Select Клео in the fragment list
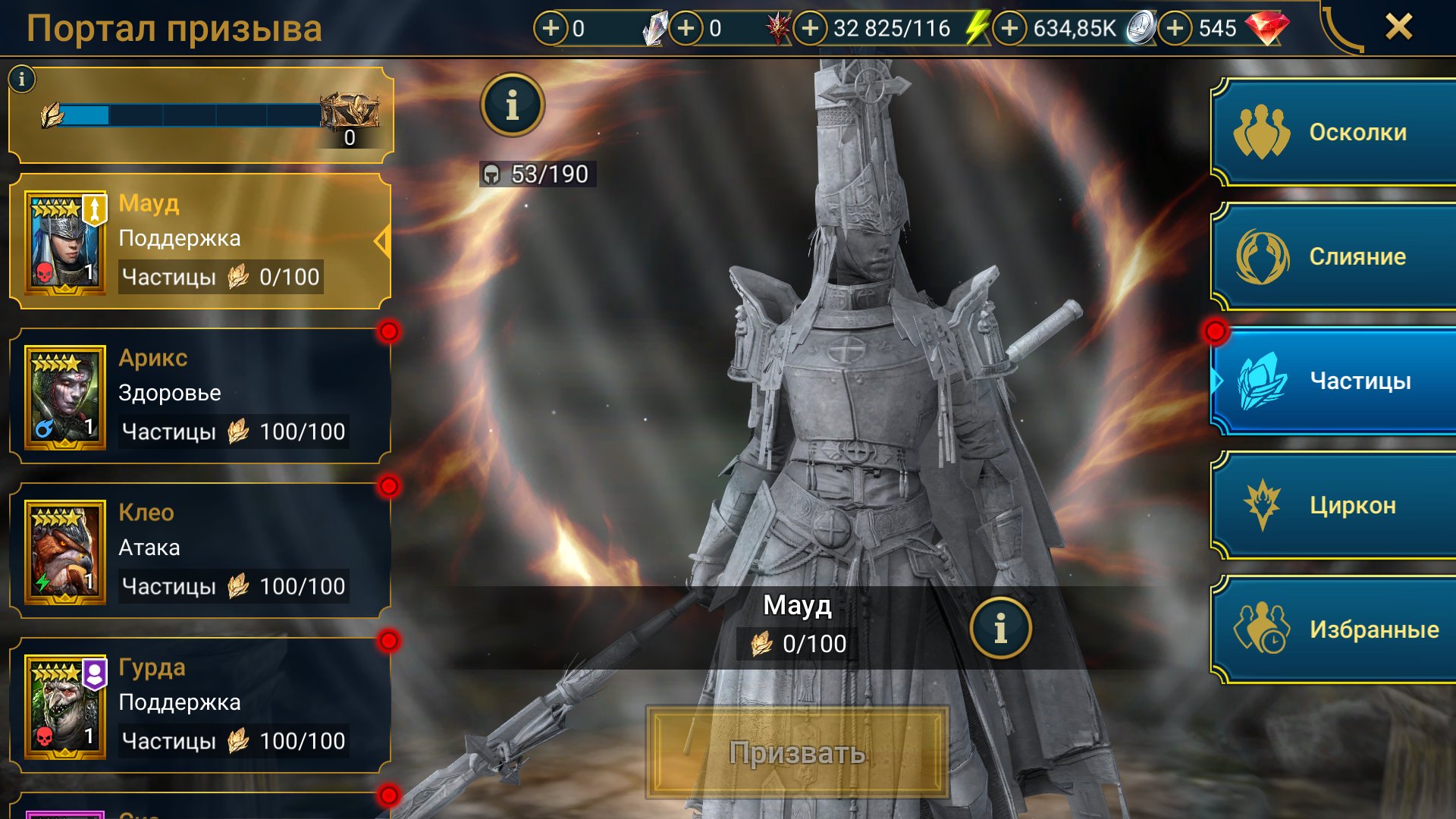 click(200, 551)
